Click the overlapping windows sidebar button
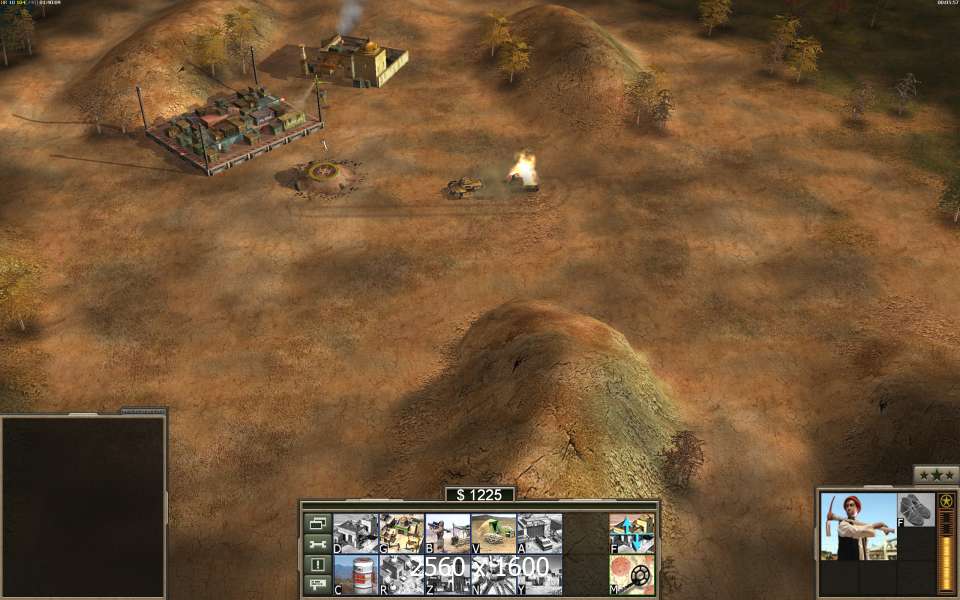Image resolution: width=960 pixels, height=600 pixels. [x=317, y=523]
